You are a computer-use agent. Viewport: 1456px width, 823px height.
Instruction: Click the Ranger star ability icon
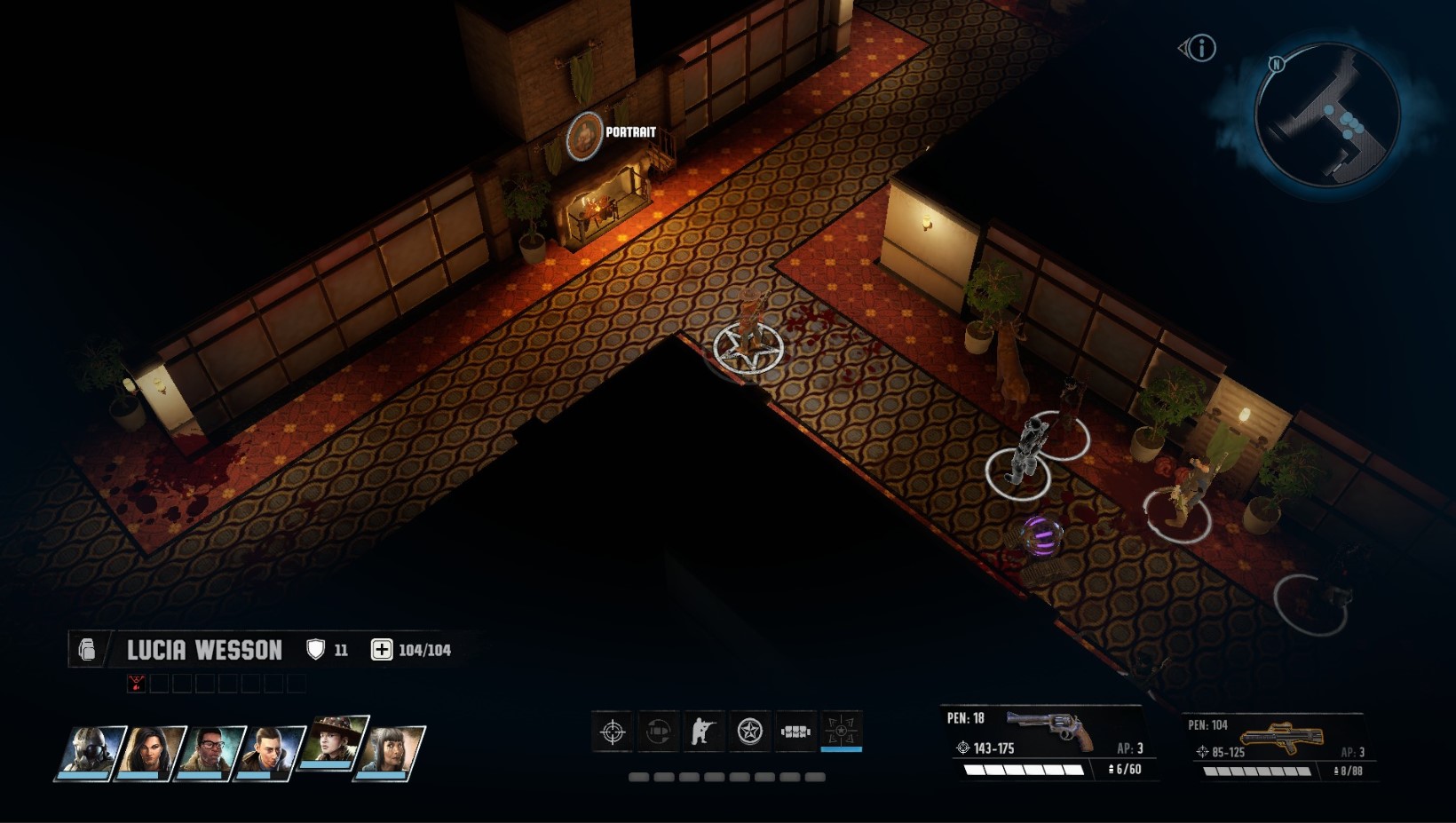748,732
